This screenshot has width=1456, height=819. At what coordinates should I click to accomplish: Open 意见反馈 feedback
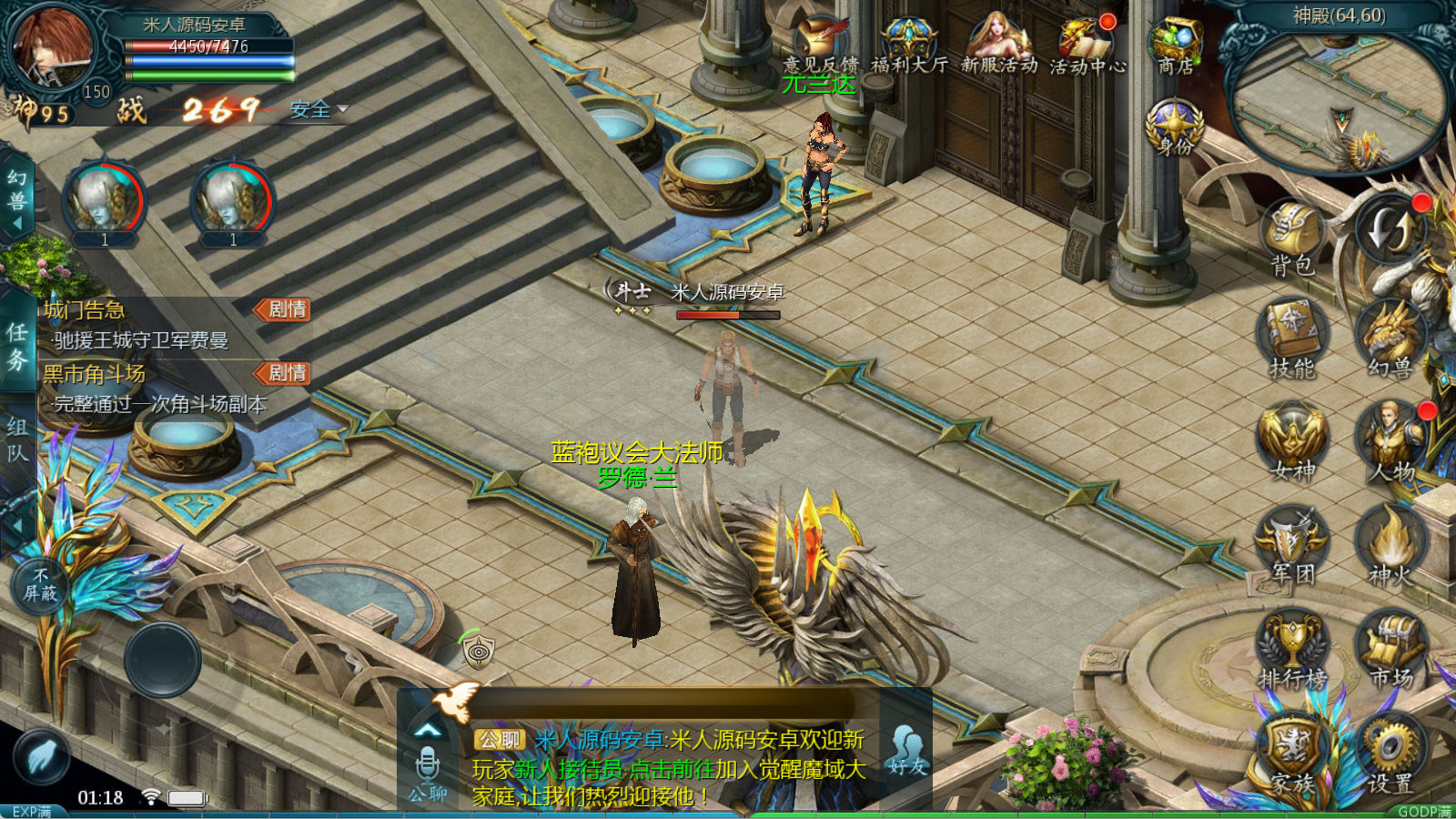[820, 45]
